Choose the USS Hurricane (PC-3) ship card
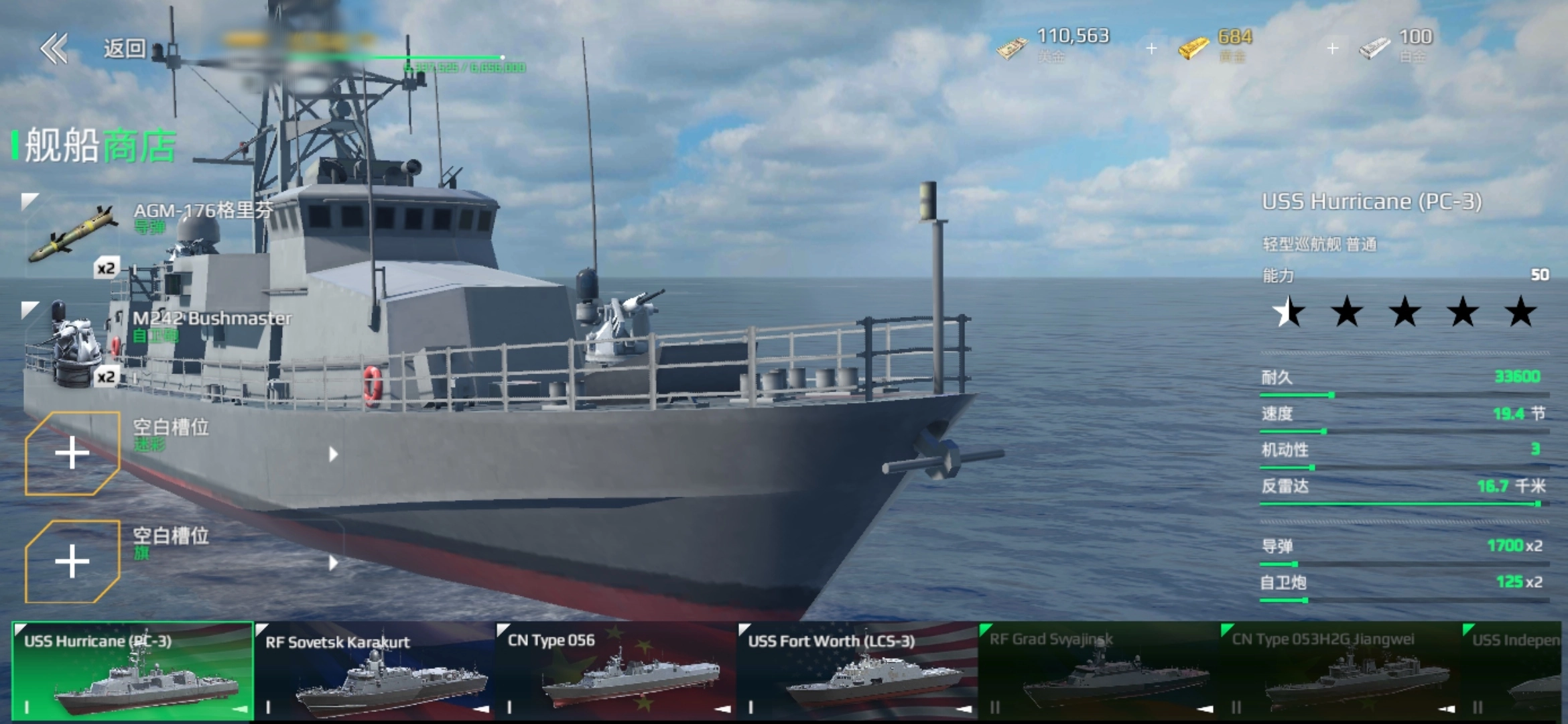Viewport: 1568px width, 724px height. pos(133,670)
